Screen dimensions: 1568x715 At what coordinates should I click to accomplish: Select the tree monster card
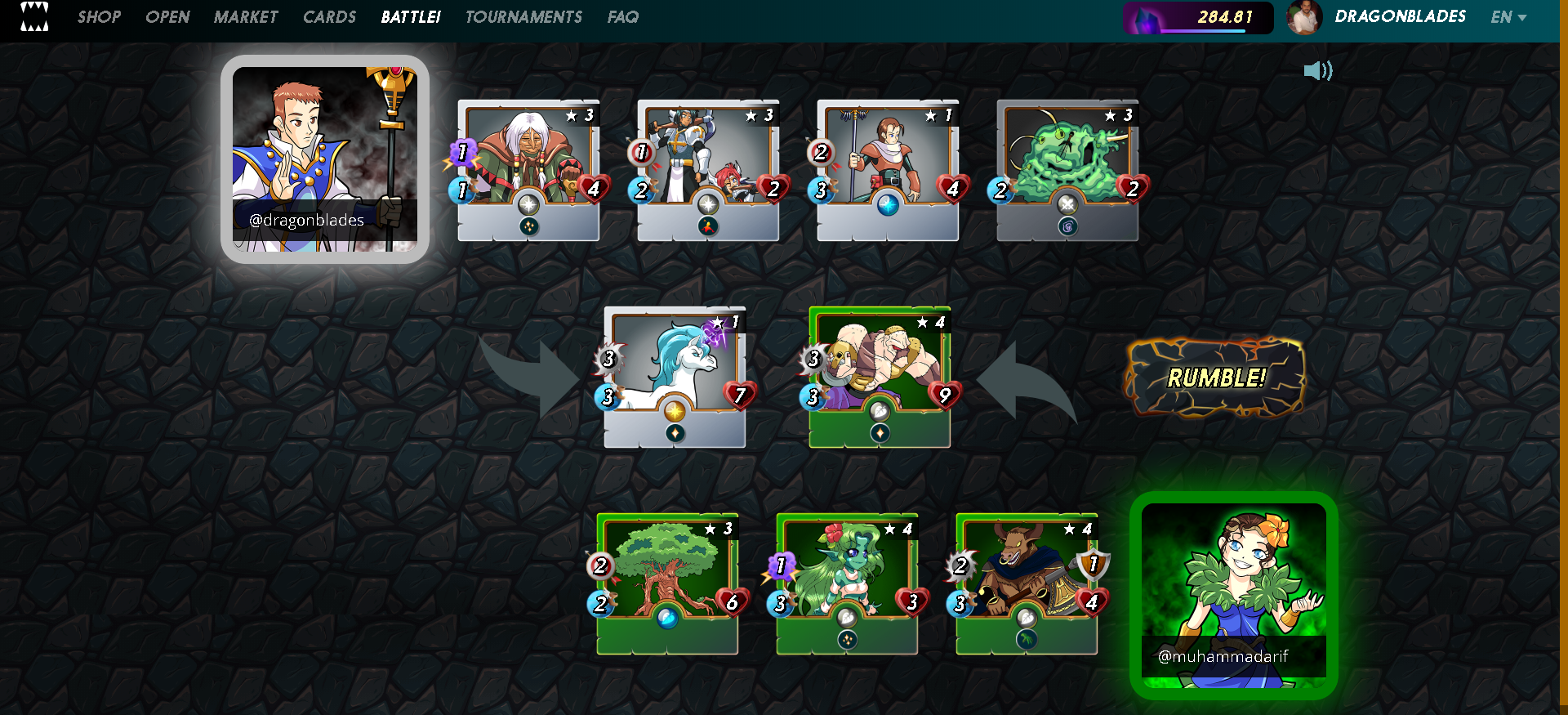(667, 583)
